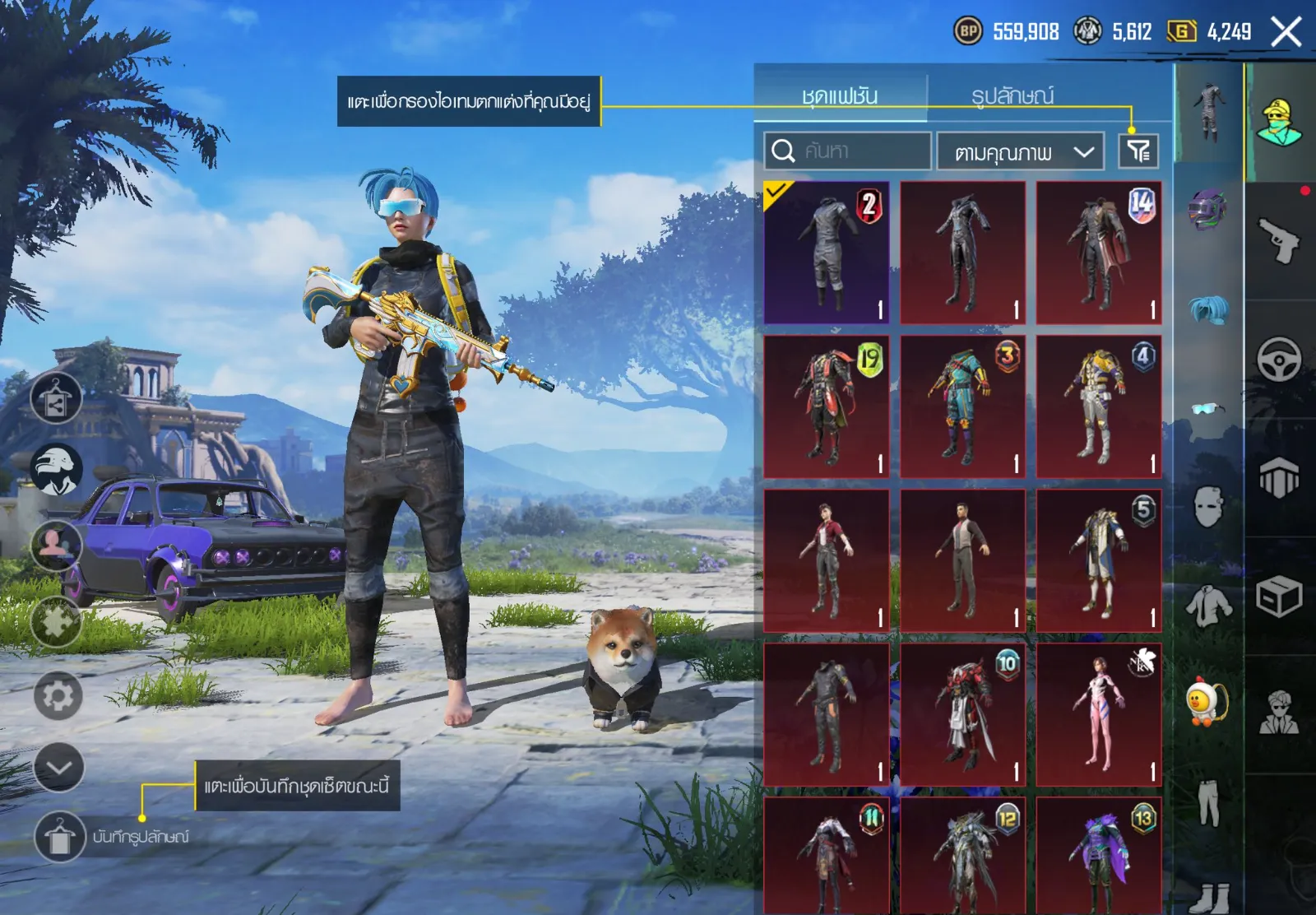Select the pants clothing slot
Image resolution: width=1316 pixels, height=915 pixels.
point(1208,802)
